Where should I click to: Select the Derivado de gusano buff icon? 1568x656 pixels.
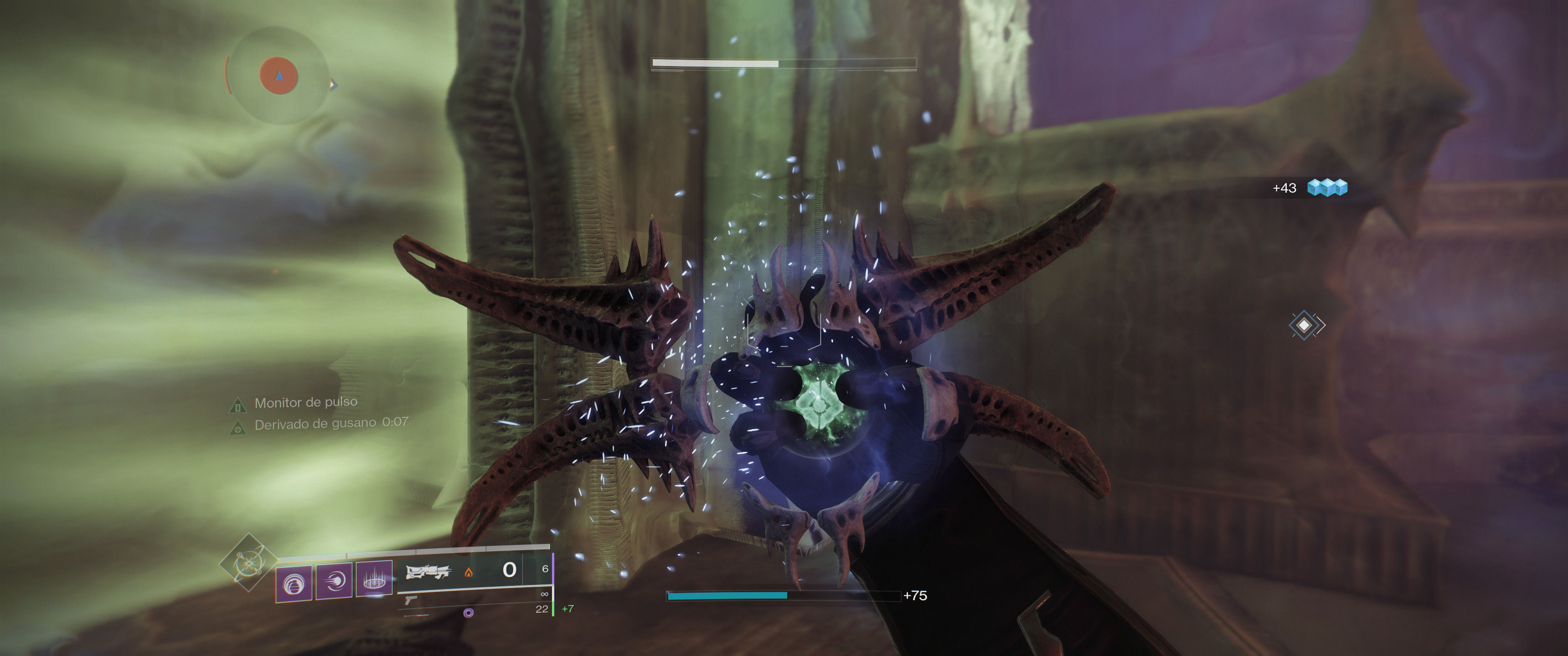click(x=237, y=428)
